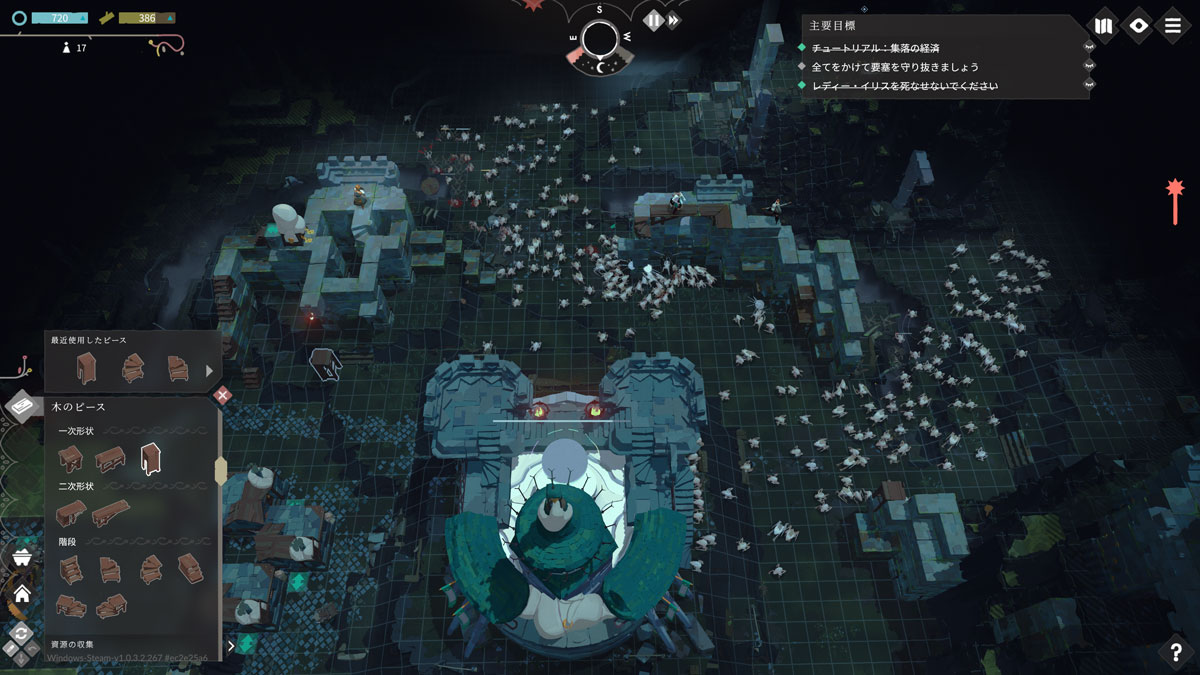Open help with the question mark button
The image size is (1200, 675).
tap(1175, 652)
